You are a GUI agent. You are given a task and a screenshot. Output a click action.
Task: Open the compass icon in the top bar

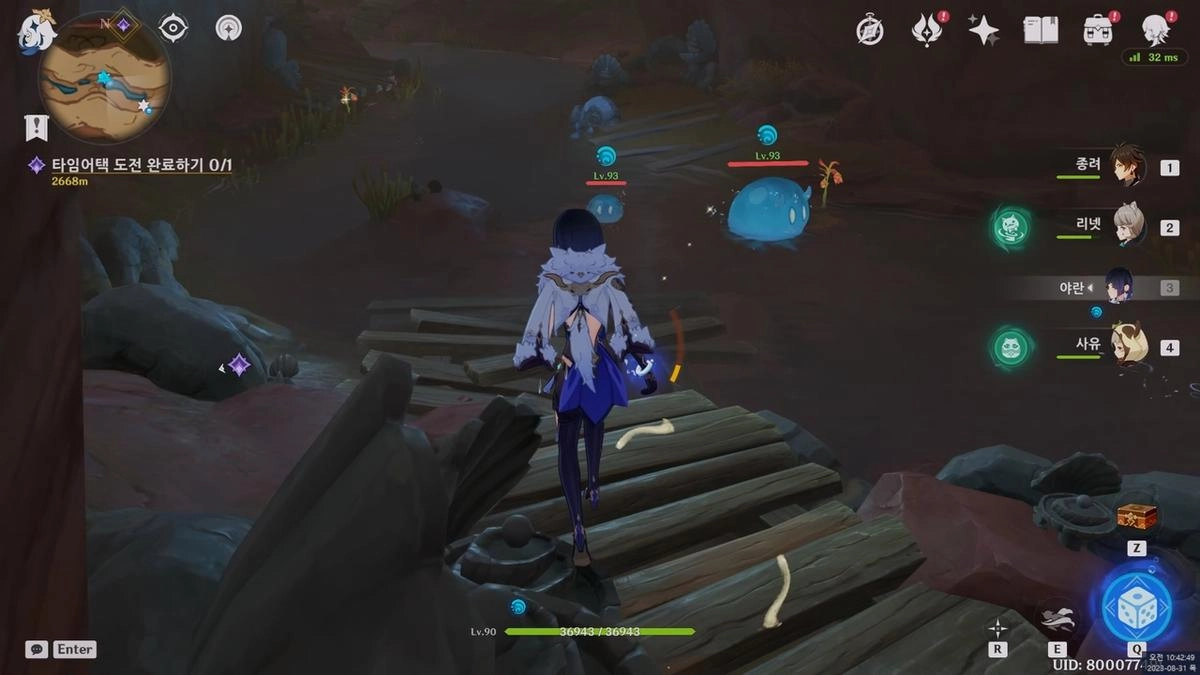(x=870, y=30)
